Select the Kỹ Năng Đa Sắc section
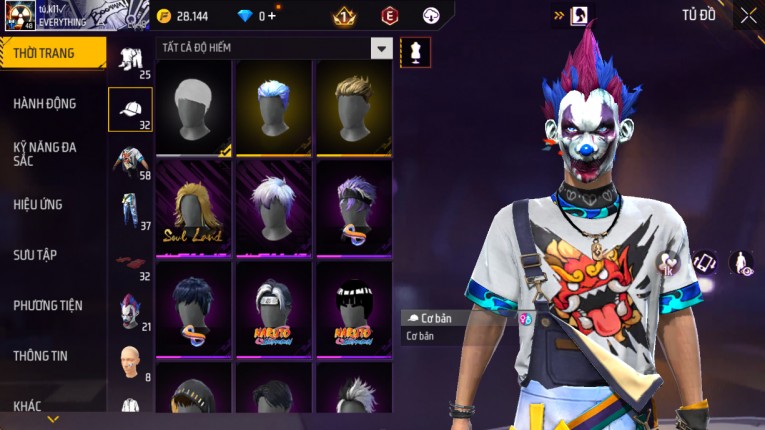Viewport: 765px width, 430px height. pos(45,153)
